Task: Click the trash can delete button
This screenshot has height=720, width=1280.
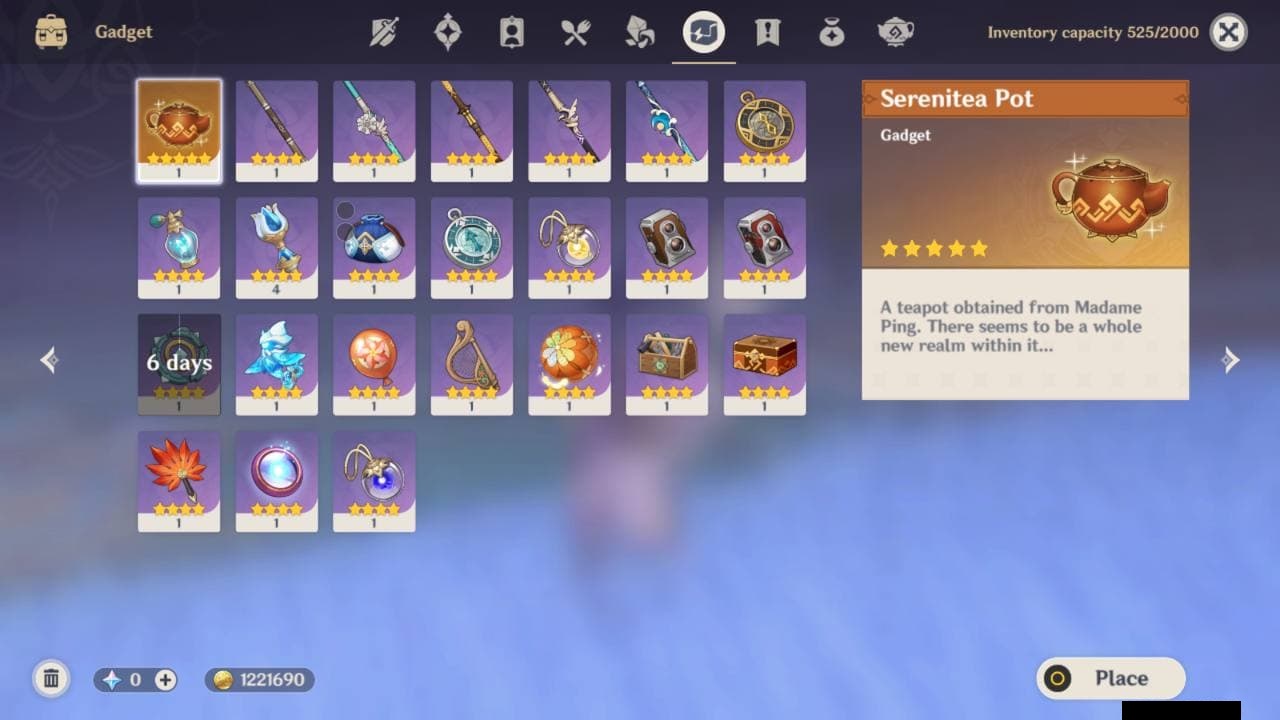Action: 51,679
